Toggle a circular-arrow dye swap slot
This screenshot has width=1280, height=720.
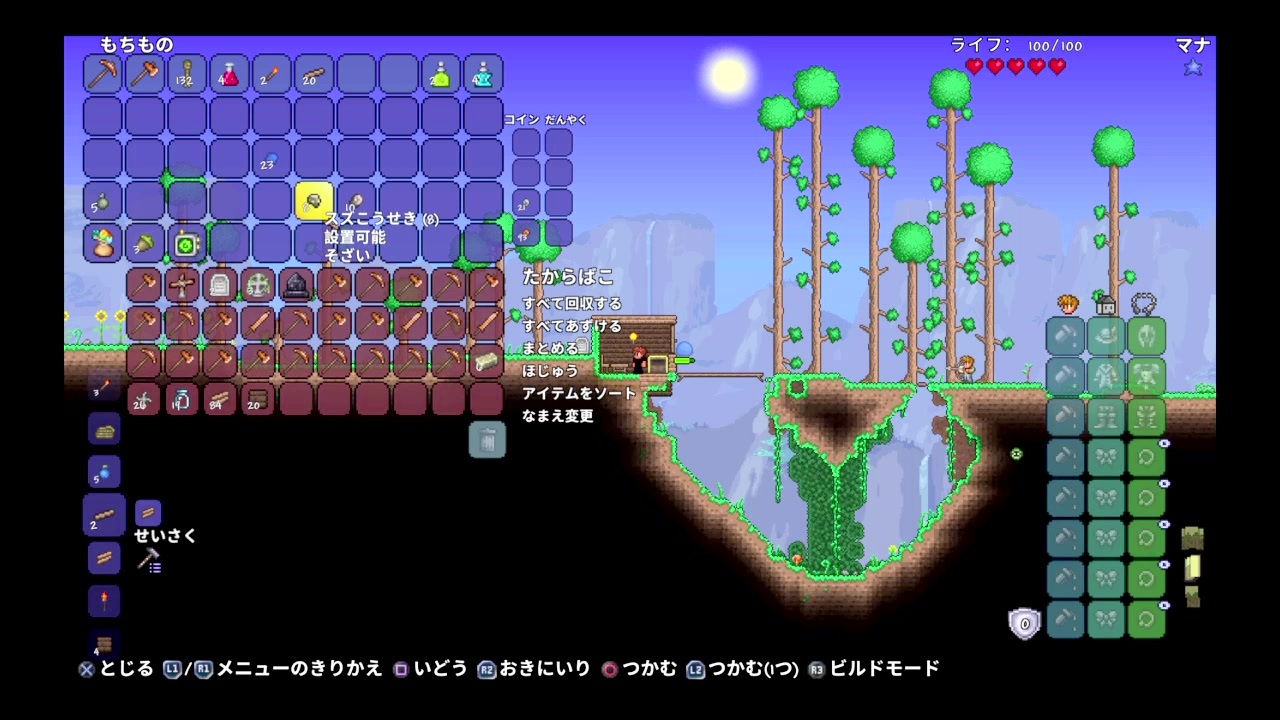[1145, 456]
